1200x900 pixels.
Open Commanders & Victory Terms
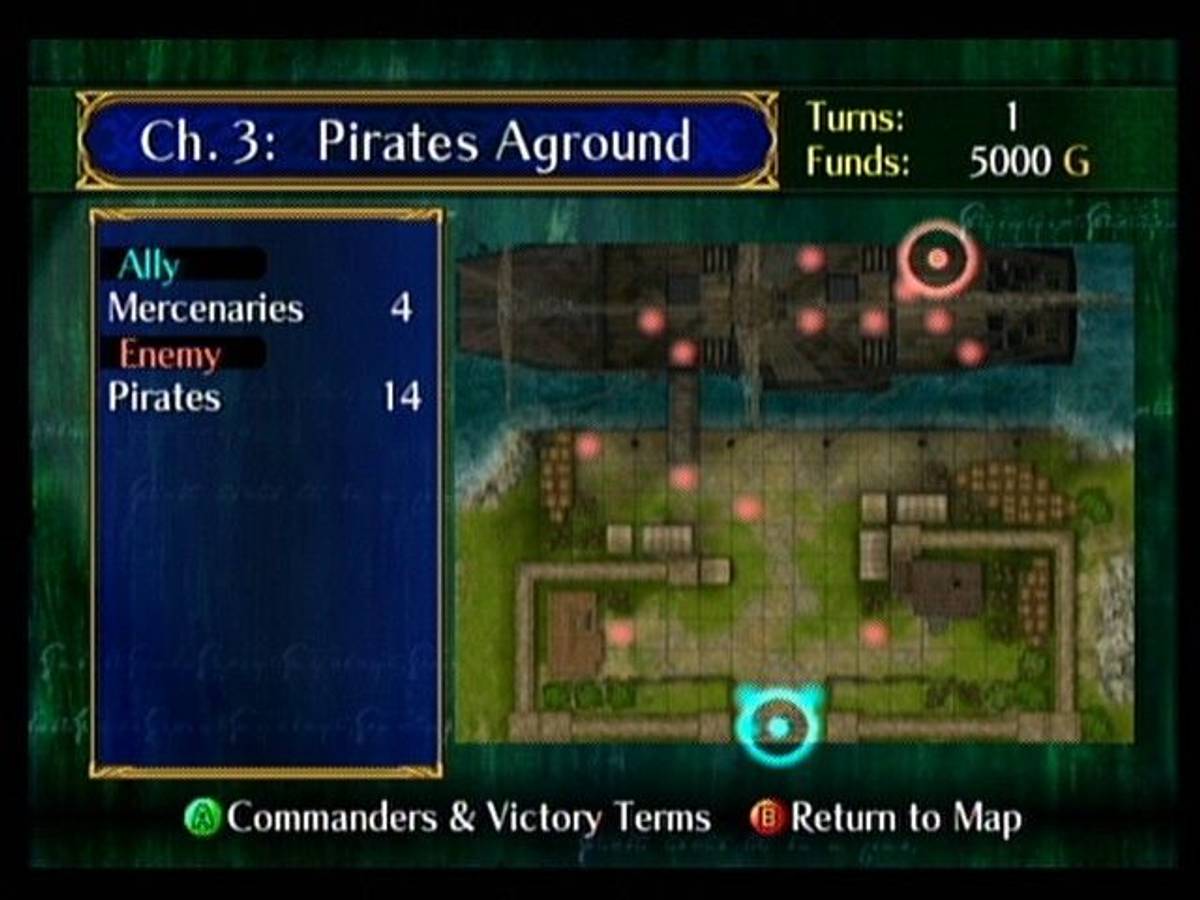(x=450, y=818)
